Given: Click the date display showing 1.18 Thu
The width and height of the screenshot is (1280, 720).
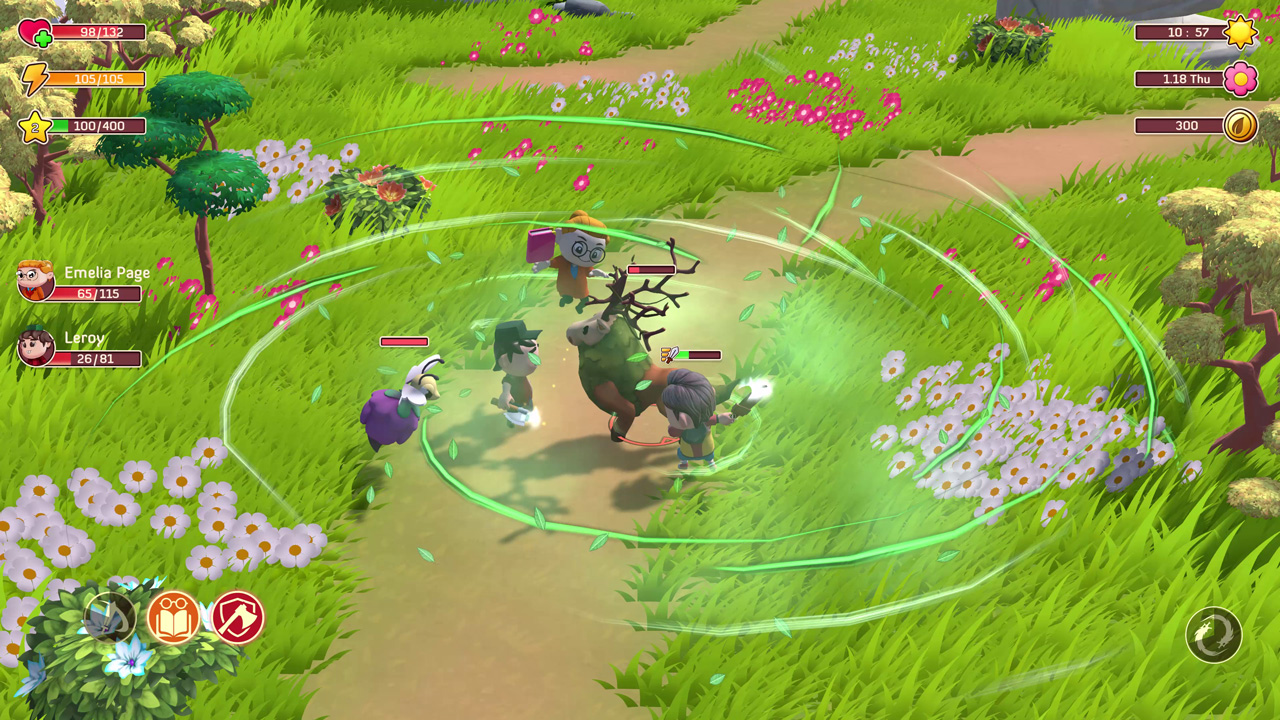Looking at the screenshot, I should (x=1184, y=79).
